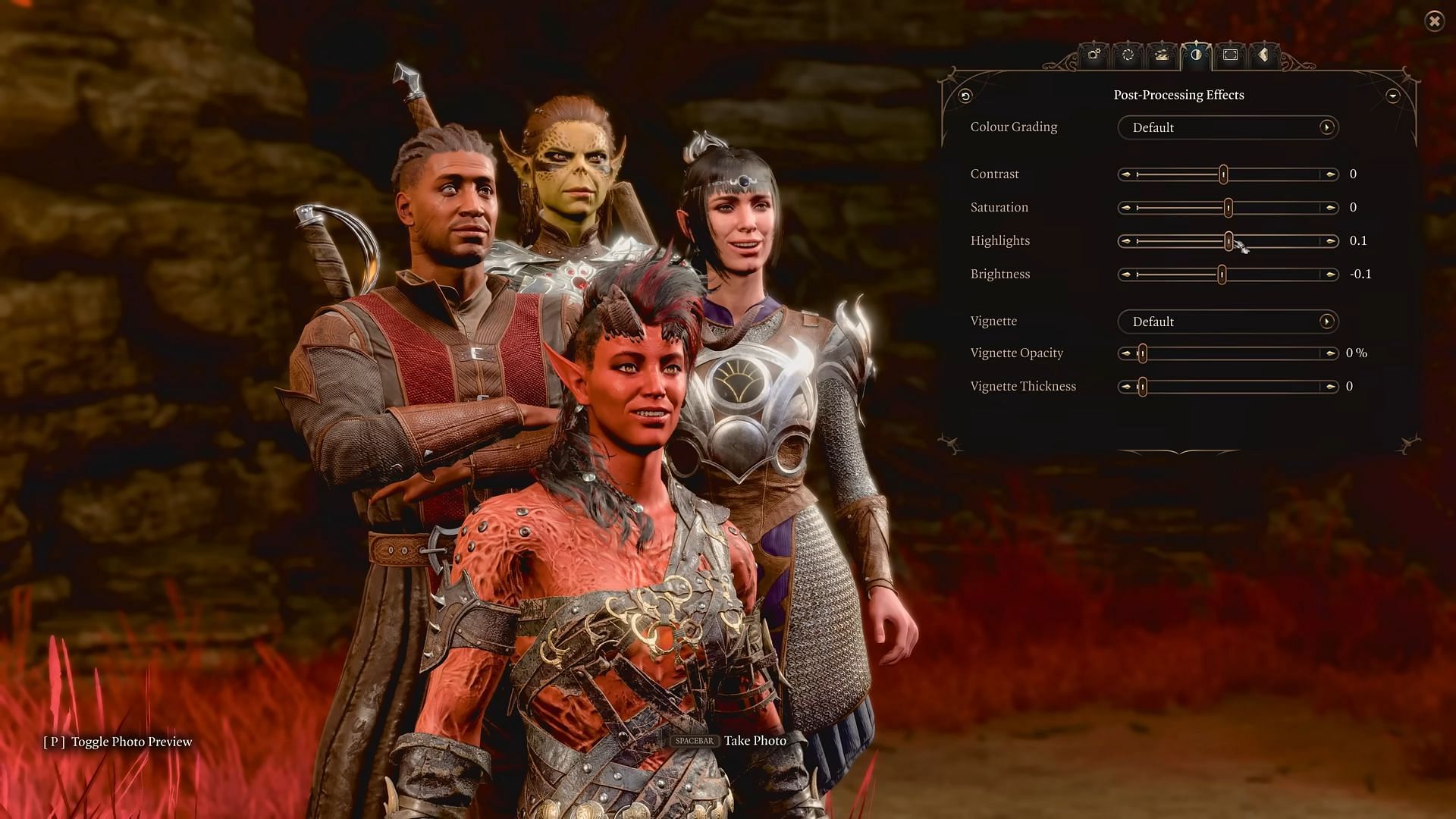Decrease Contrast with the left arrow
The image size is (1456, 819).
pos(1126,174)
